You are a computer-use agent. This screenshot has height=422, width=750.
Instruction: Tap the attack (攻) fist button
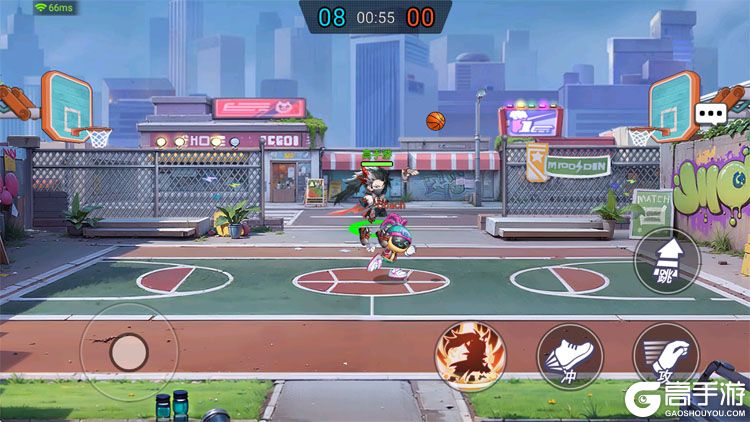pos(665,356)
